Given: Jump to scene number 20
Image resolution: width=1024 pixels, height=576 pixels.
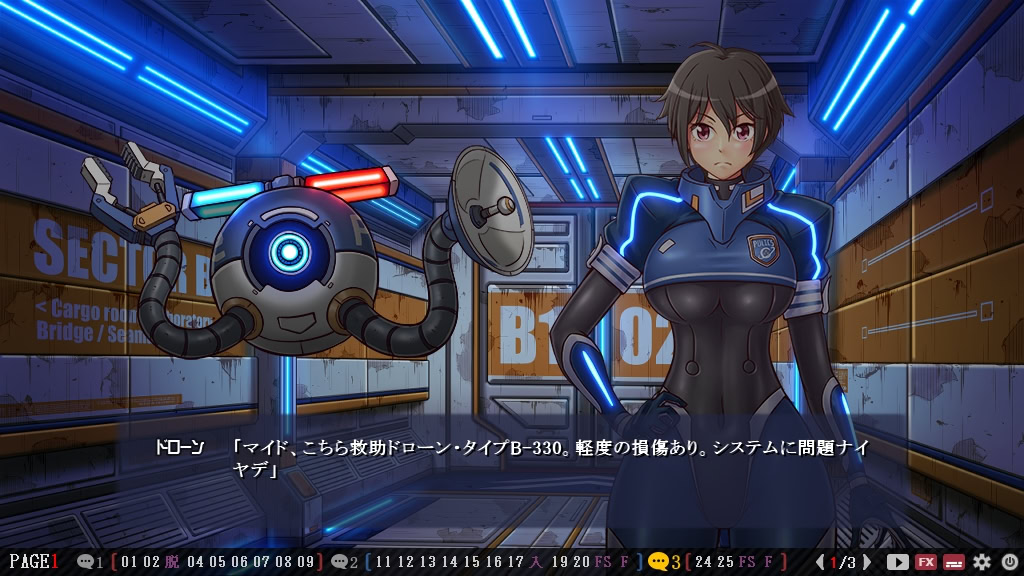Looking at the screenshot, I should [581, 562].
